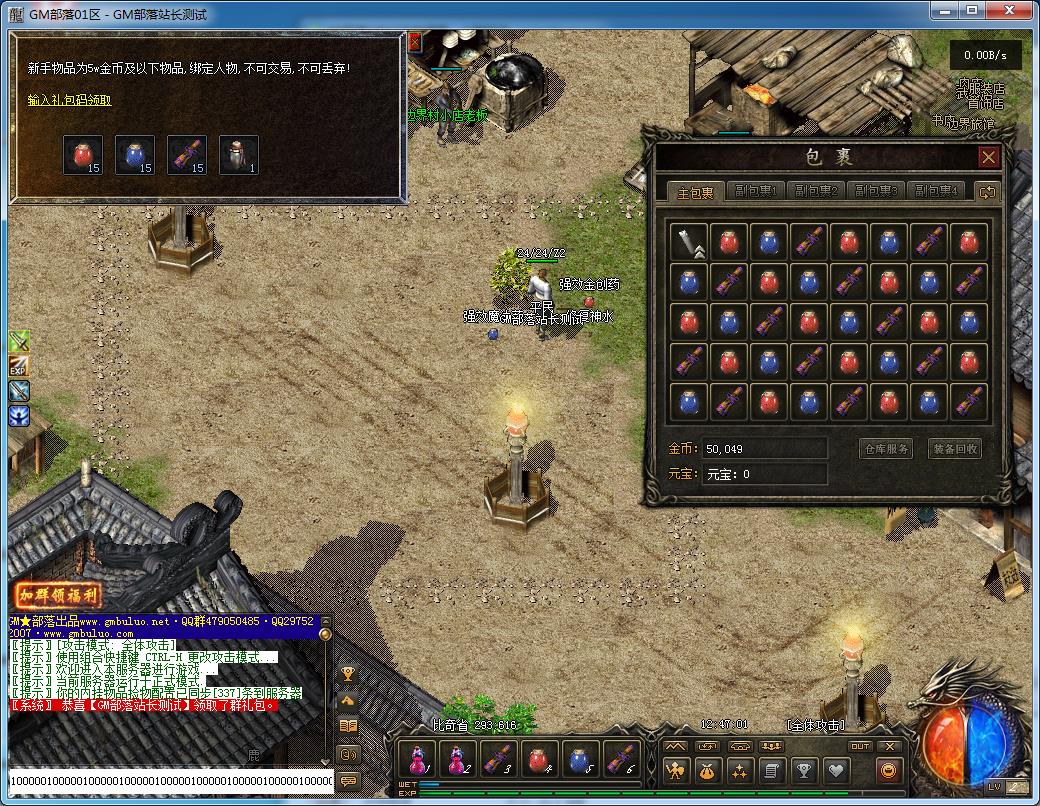Click the 输入礼包码领取 gift code link
Screen dimensions: 1040x806
(69, 100)
